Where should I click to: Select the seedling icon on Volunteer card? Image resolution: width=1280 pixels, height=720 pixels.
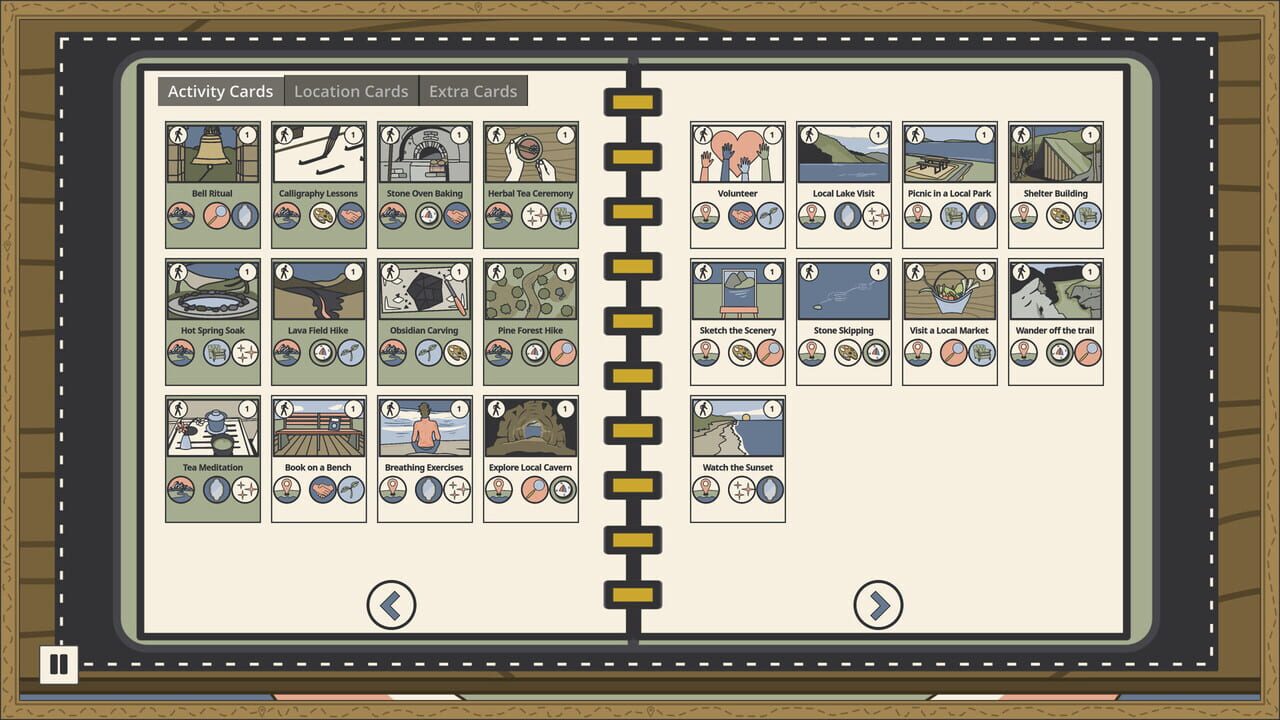(770, 214)
